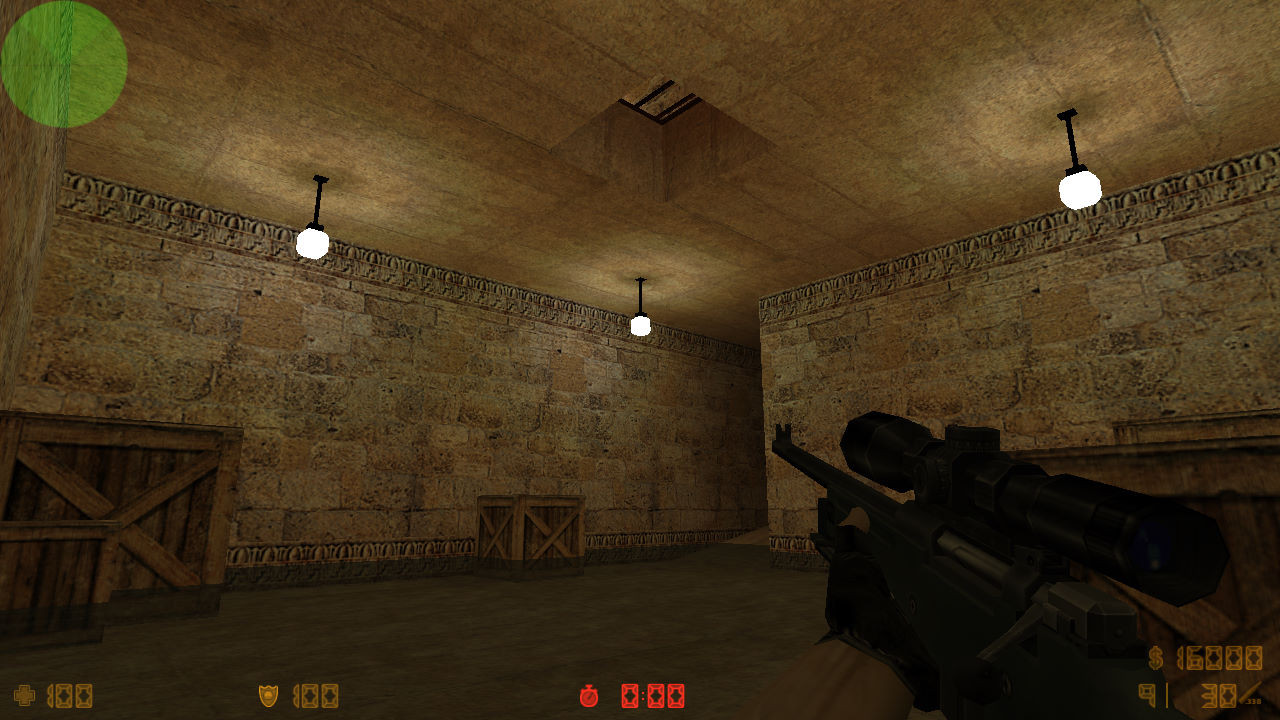This screenshot has height=720, width=1280.
Task: Click the leftmost hanging ceiling lamp
Action: point(313,243)
